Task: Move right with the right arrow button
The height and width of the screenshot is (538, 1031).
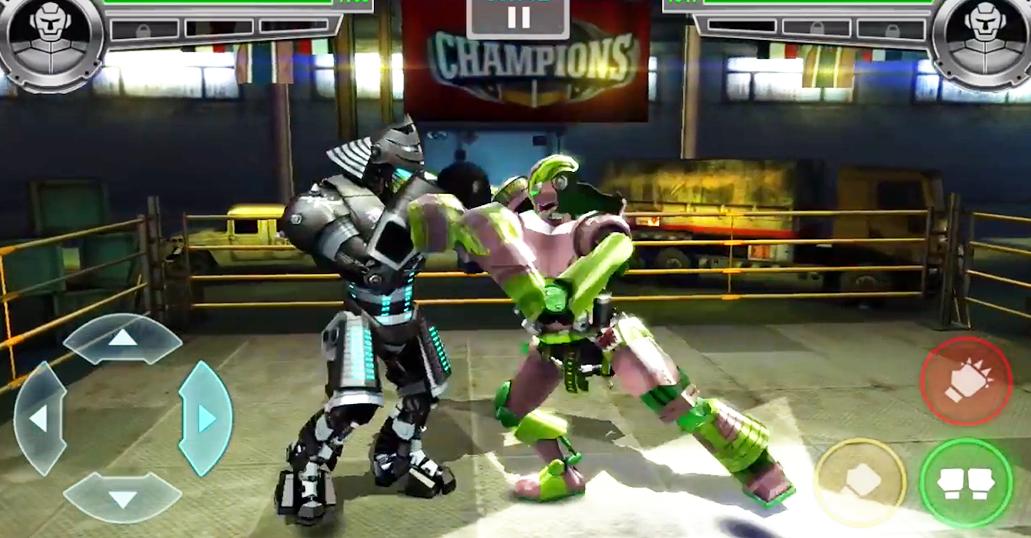Action: (x=205, y=417)
